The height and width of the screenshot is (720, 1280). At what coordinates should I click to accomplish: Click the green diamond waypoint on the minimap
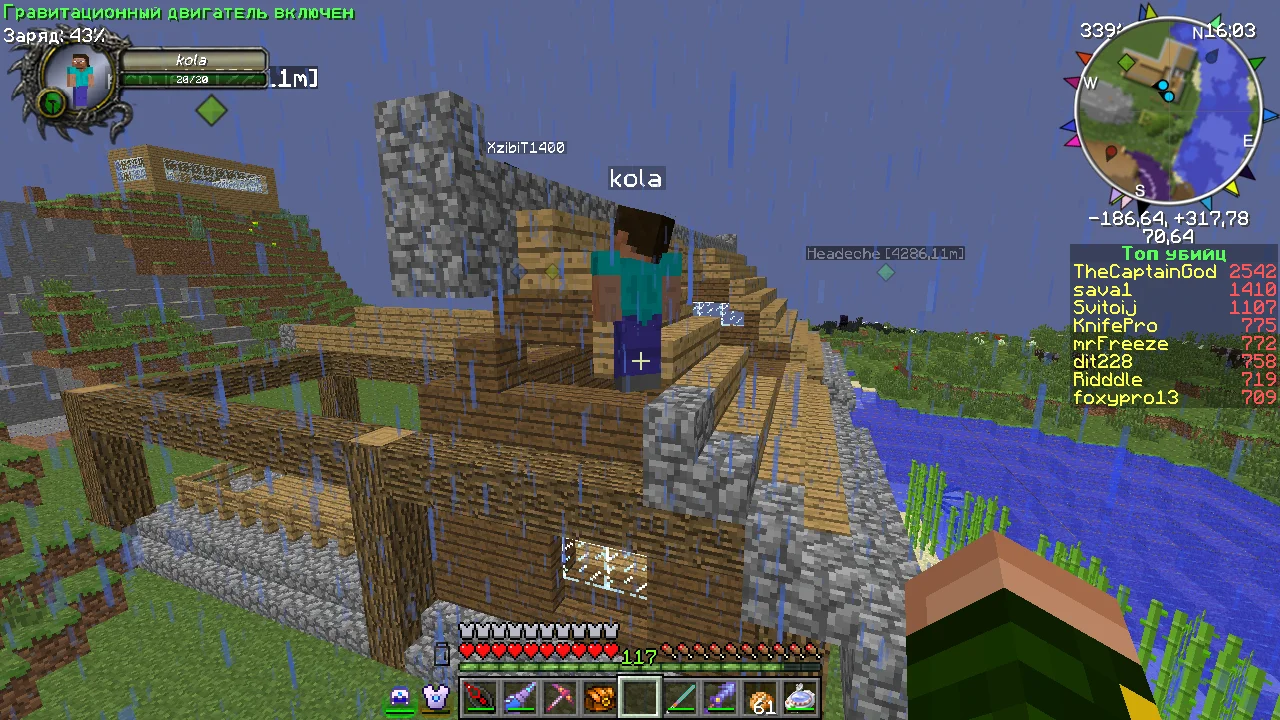click(x=1127, y=63)
